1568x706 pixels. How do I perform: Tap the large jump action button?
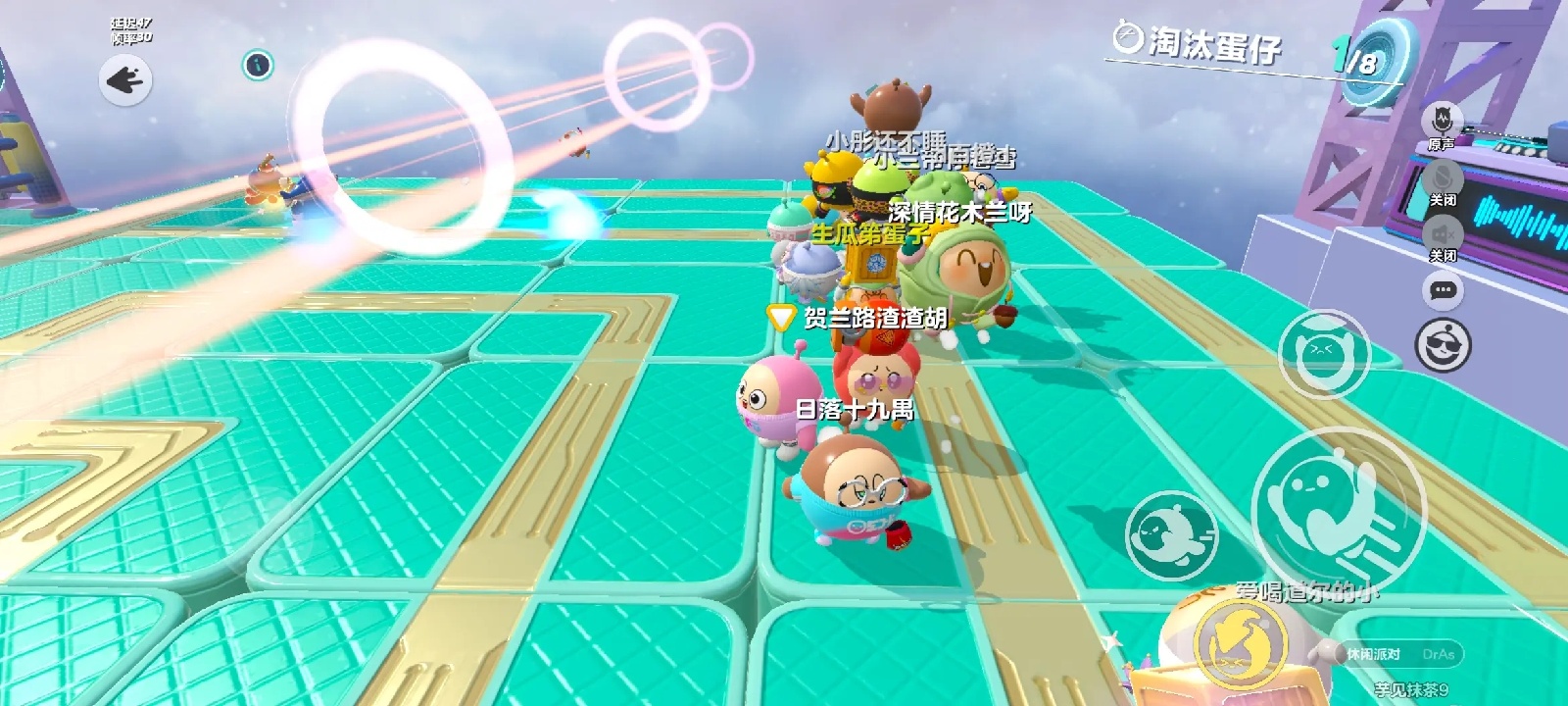point(1337,510)
